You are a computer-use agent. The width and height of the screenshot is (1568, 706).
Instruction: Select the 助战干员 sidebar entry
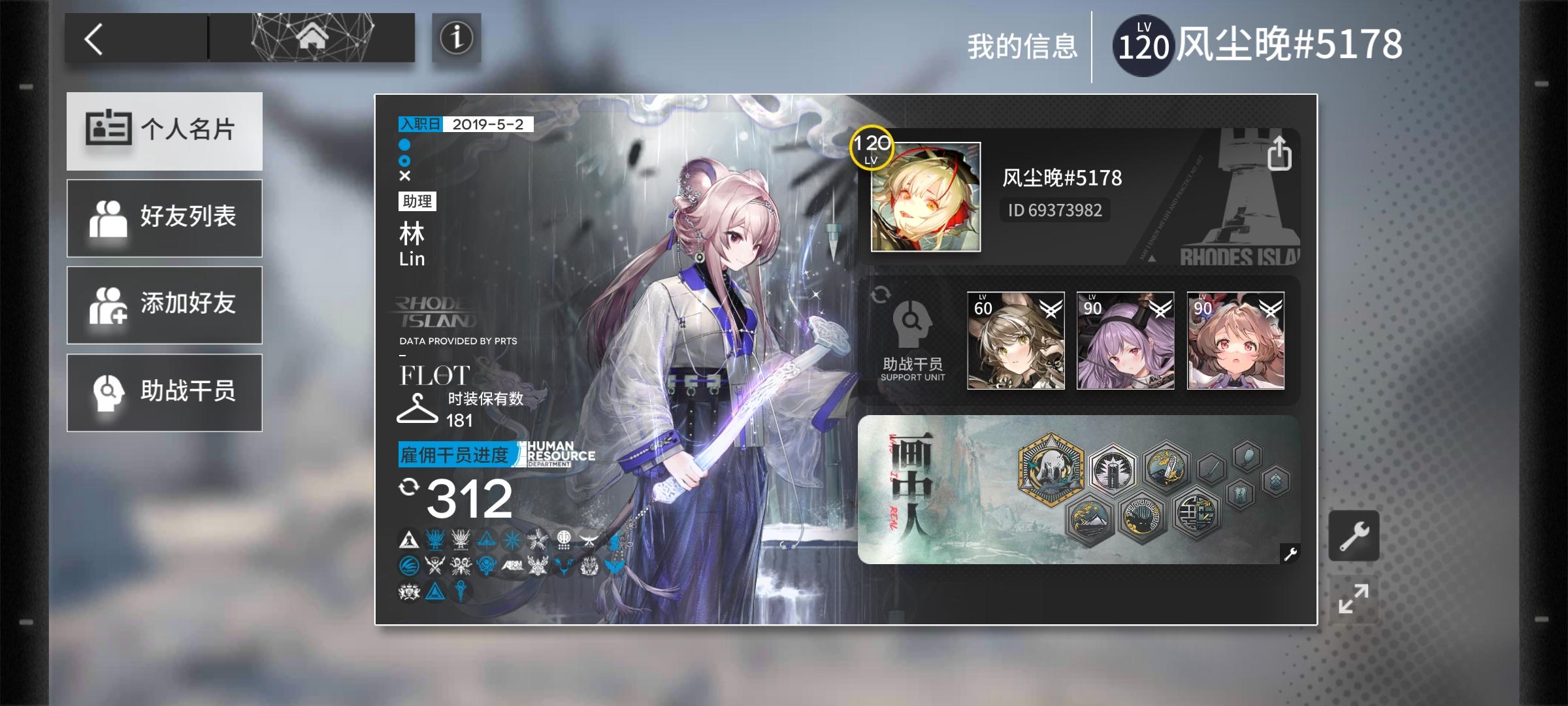click(164, 392)
